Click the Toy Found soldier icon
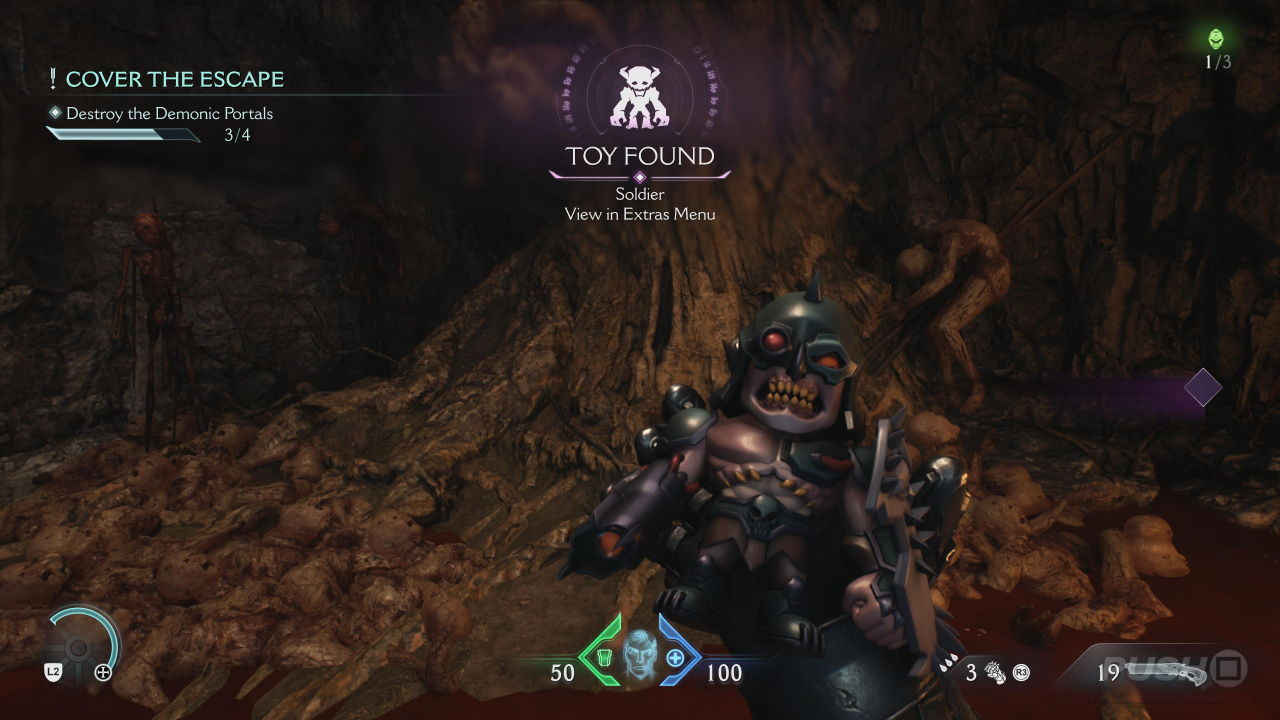This screenshot has height=720, width=1280. 640,96
